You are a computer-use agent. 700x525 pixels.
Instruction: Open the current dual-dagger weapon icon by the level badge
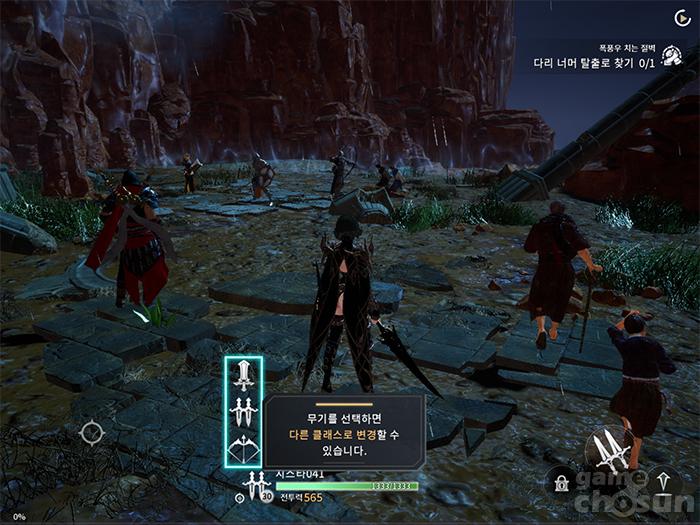click(252, 486)
